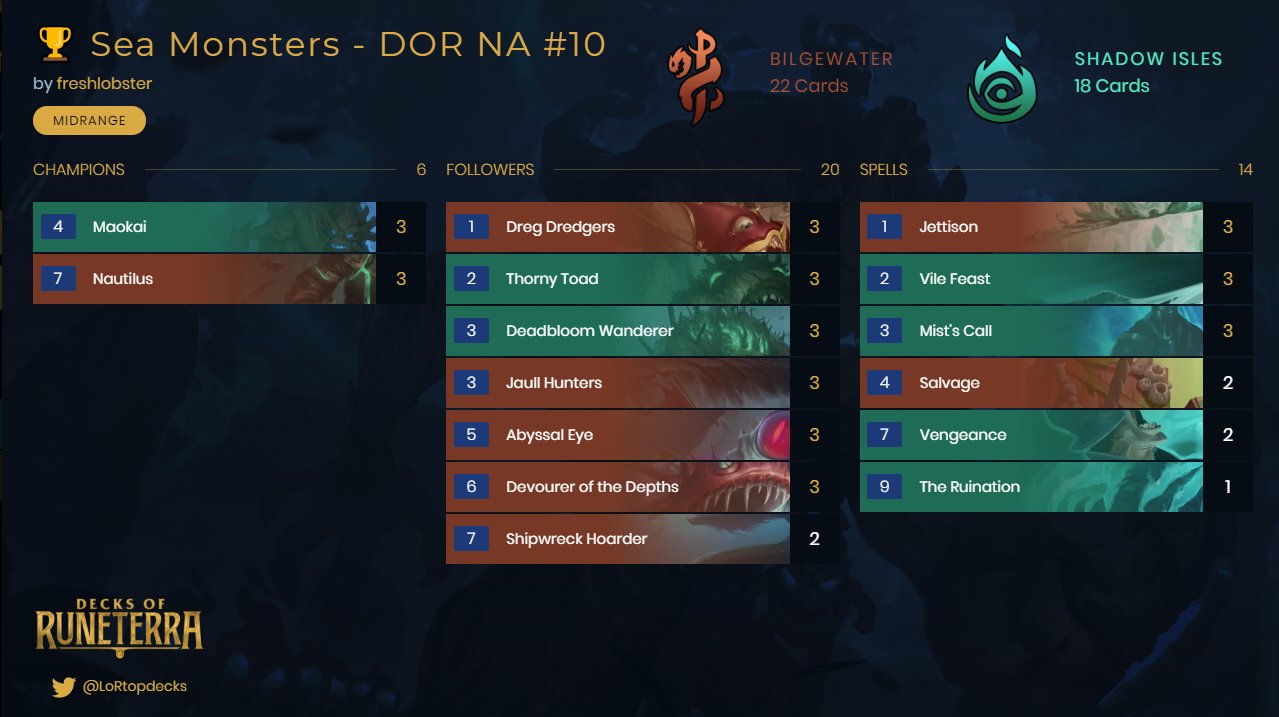Open the Mist's Call spell entry
The width and height of the screenshot is (1279, 717).
click(x=1031, y=331)
